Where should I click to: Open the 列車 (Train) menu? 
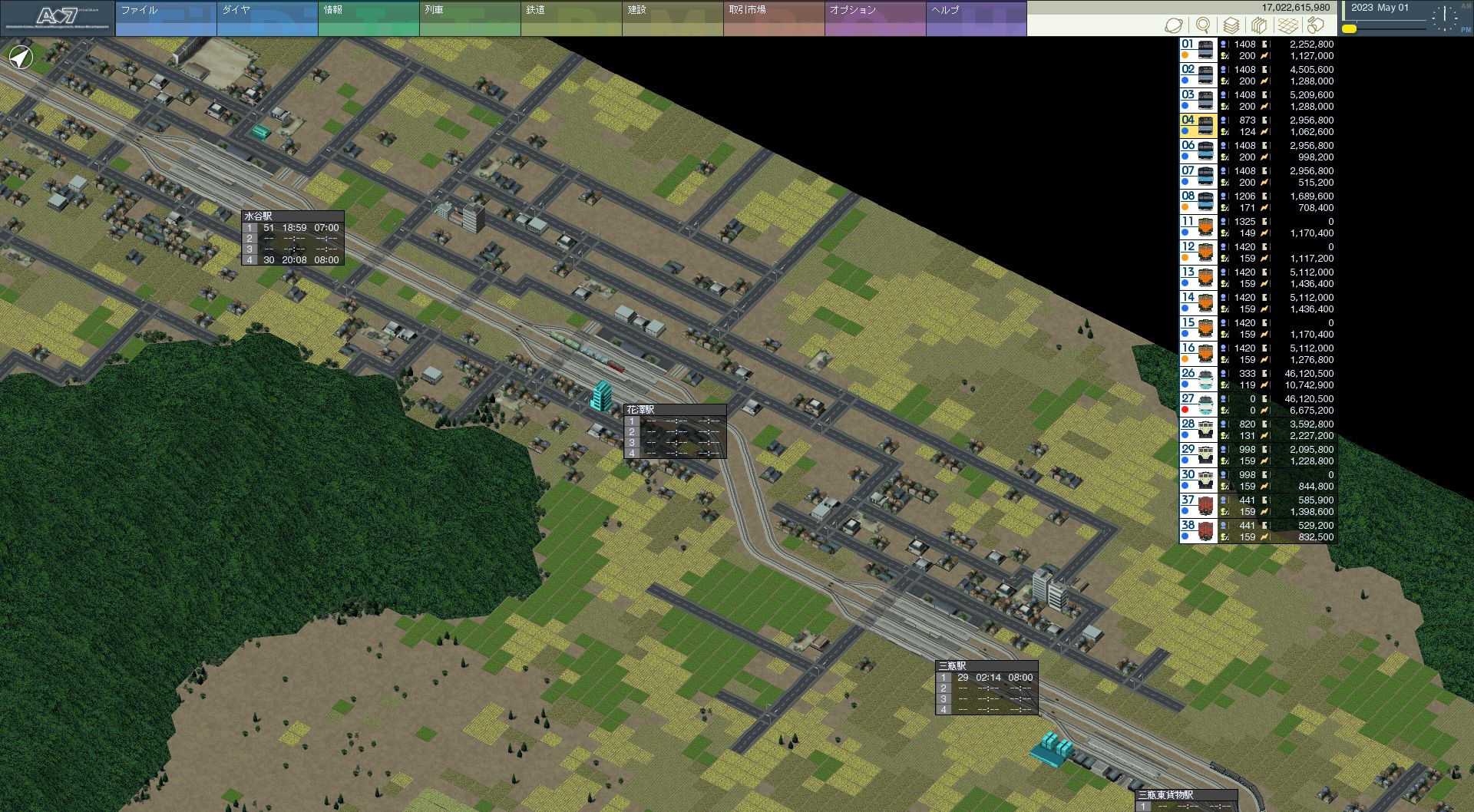pyautogui.click(x=469, y=18)
